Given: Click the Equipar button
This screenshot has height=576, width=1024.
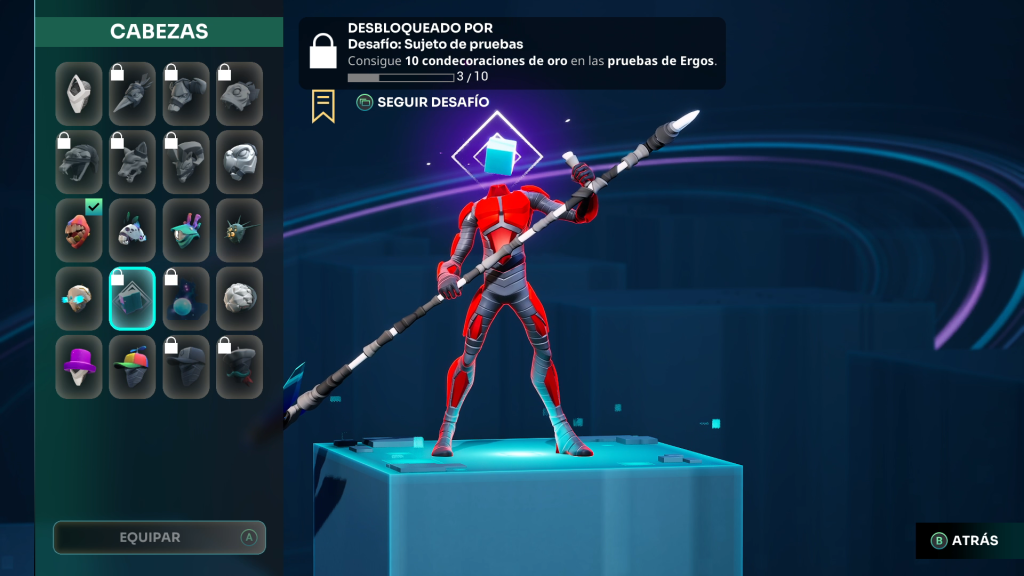Looking at the screenshot, I should [x=159, y=537].
